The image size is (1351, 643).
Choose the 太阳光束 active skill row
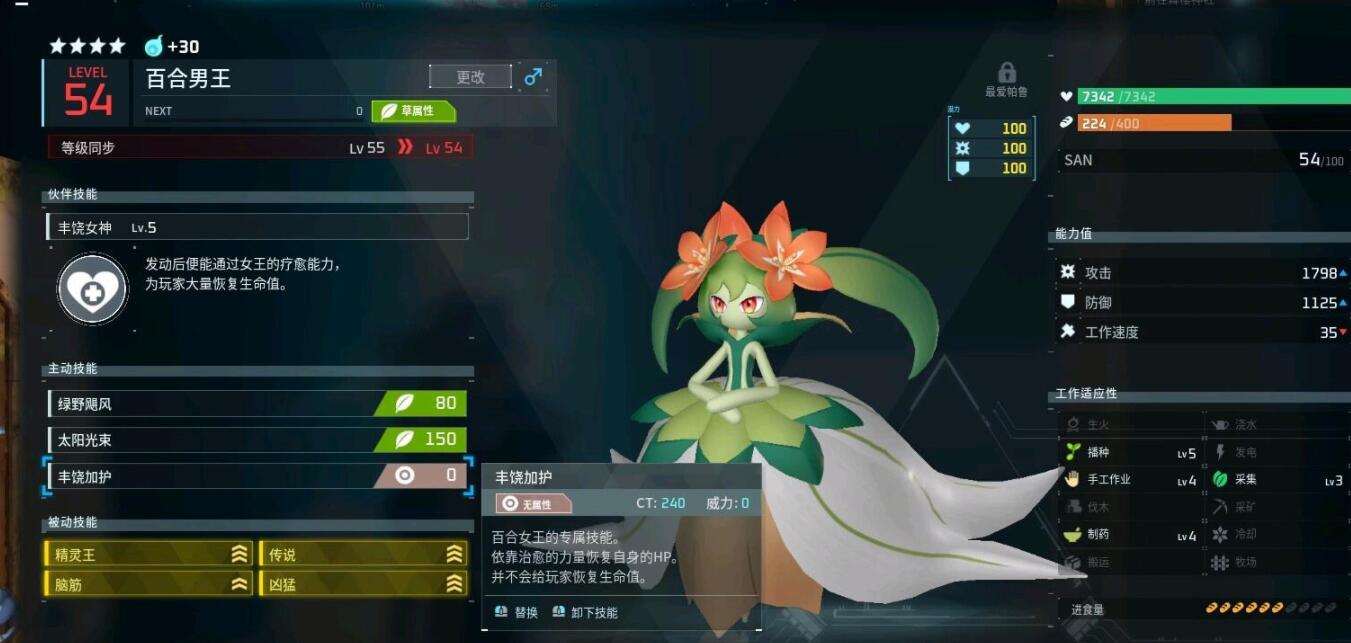click(x=257, y=440)
